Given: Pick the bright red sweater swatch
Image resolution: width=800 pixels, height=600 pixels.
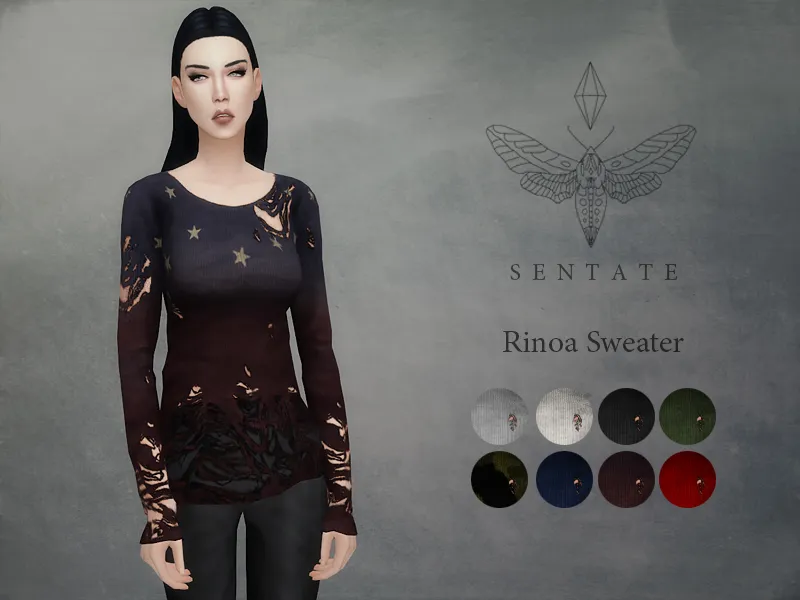Looking at the screenshot, I should [x=687, y=479].
